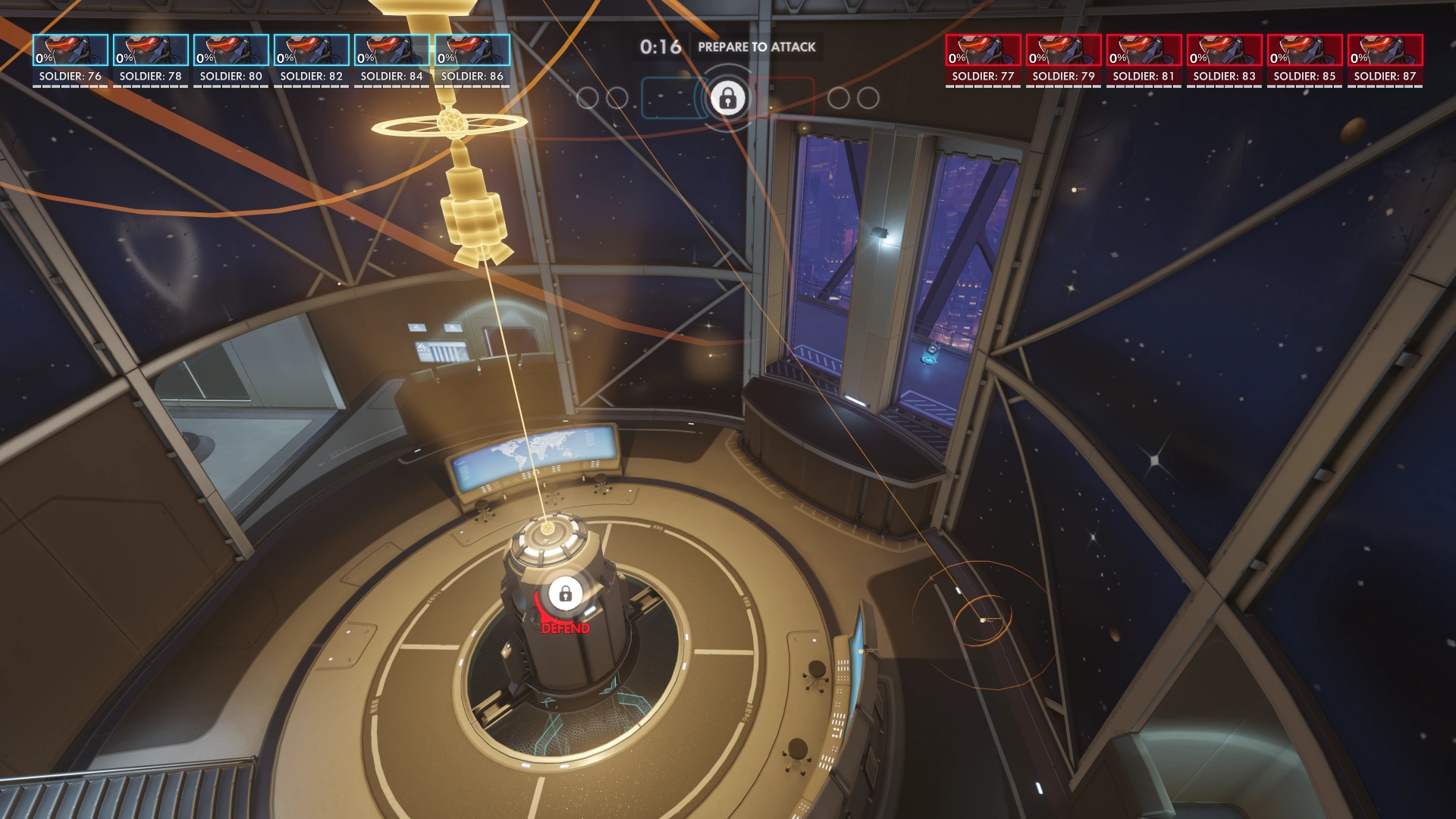Select the Soldier: 83 name plate
Image resolution: width=1456 pixels, height=819 pixels.
click(1225, 76)
